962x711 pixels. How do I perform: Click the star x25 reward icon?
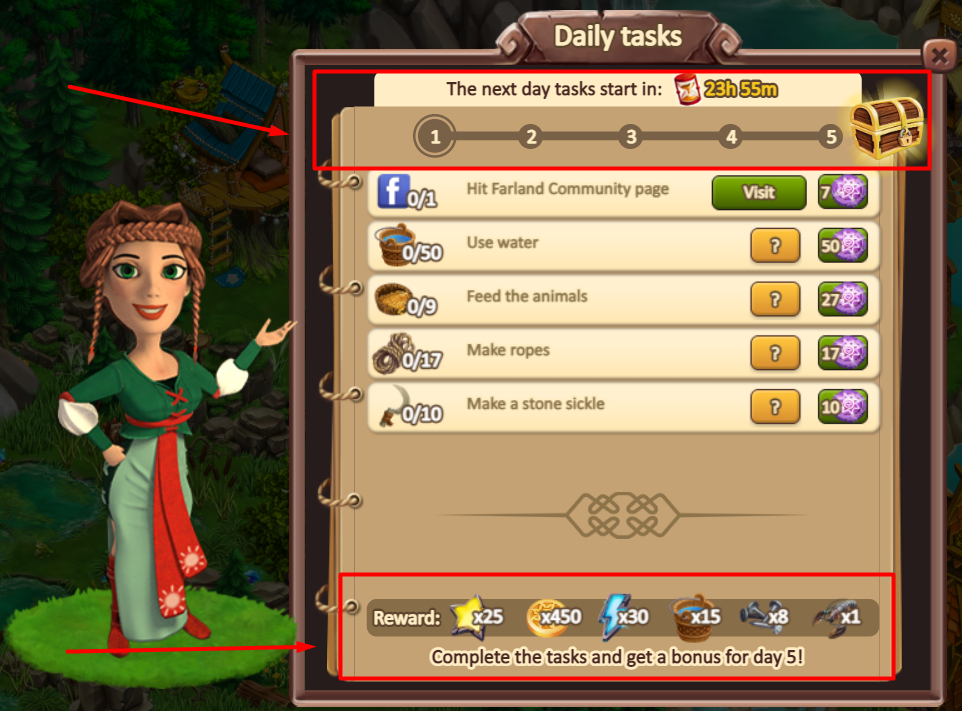(x=468, y=617)
